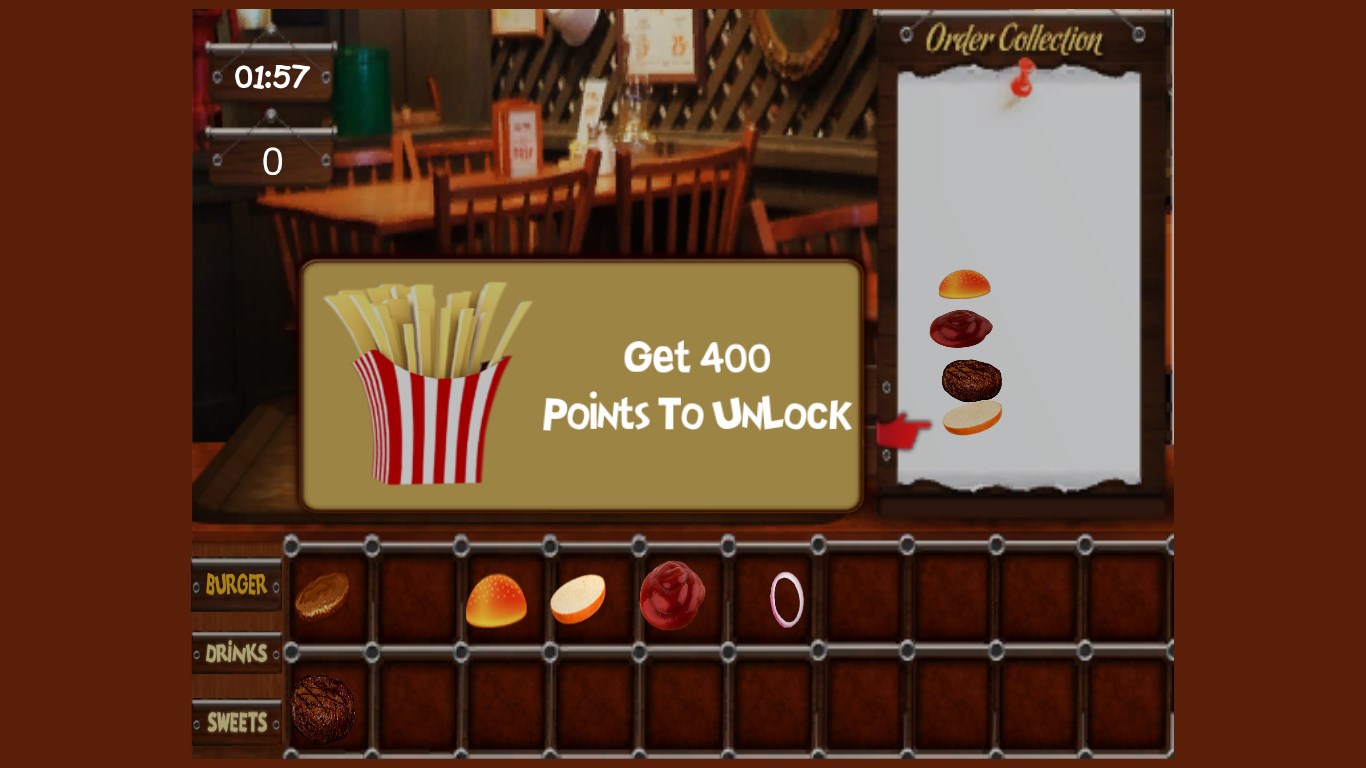Select the bottom bun half
Screen dimensions: 1366x768
pos(578,599)
